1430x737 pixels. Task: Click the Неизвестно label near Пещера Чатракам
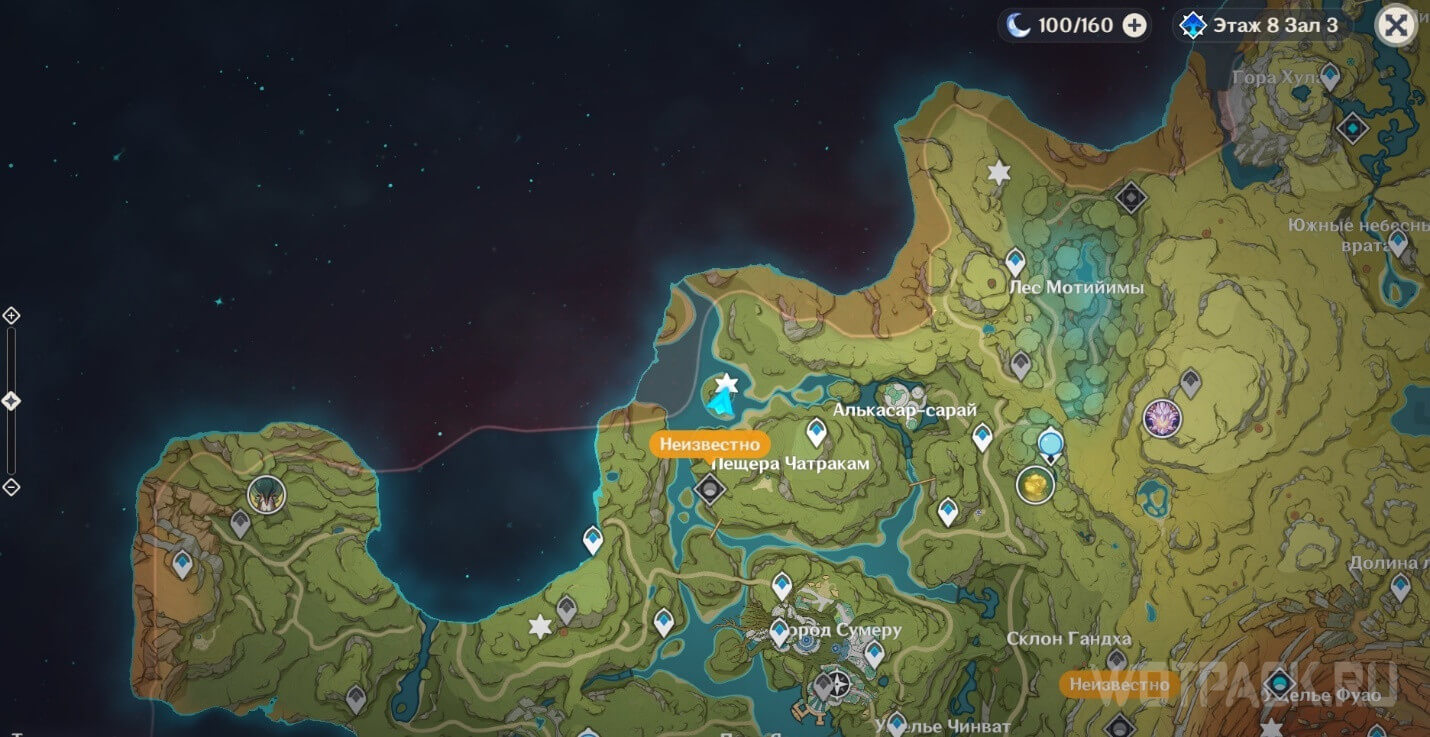pos(709,445)
